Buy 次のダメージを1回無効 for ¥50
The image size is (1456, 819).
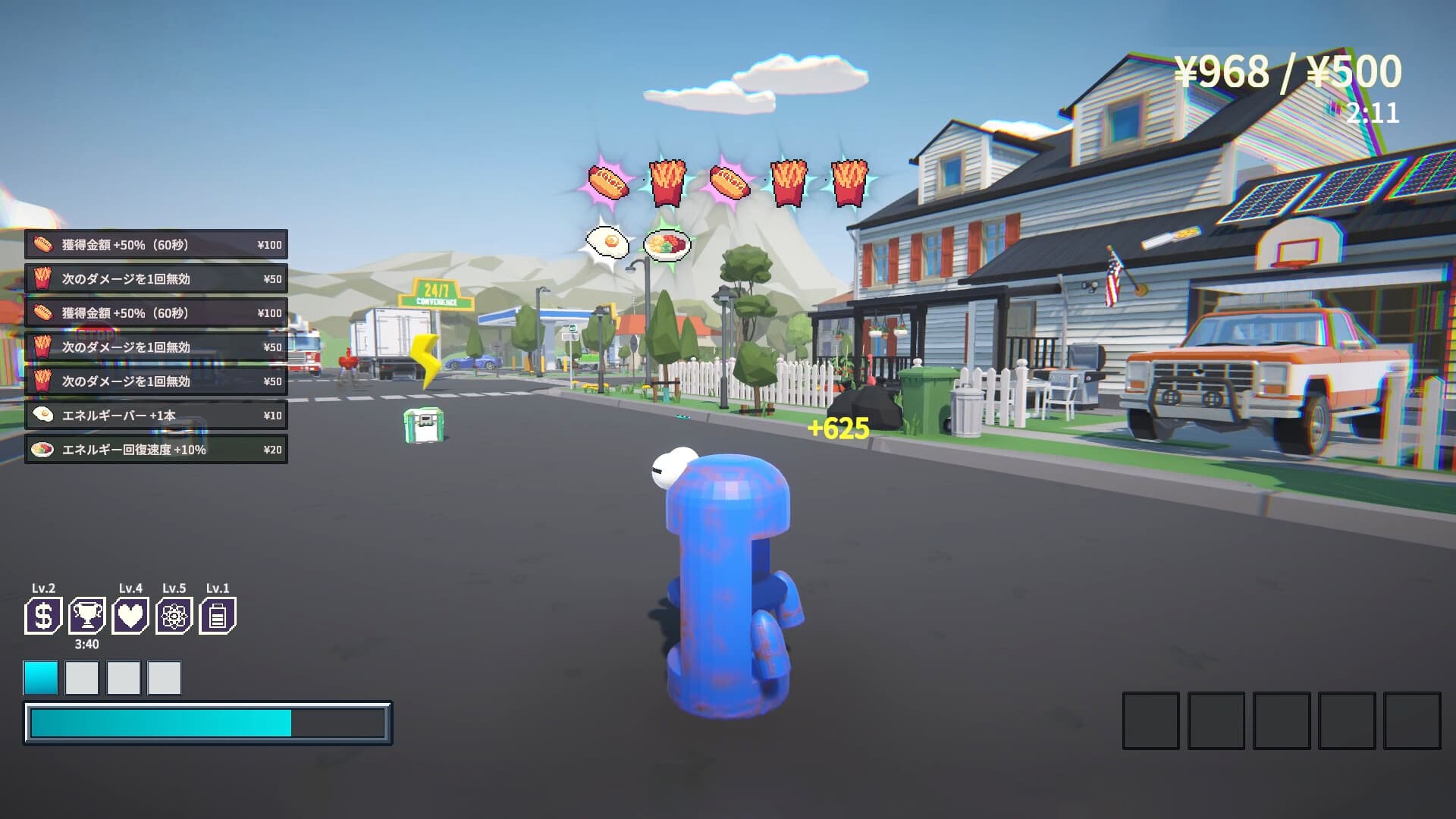coord(155,278)
